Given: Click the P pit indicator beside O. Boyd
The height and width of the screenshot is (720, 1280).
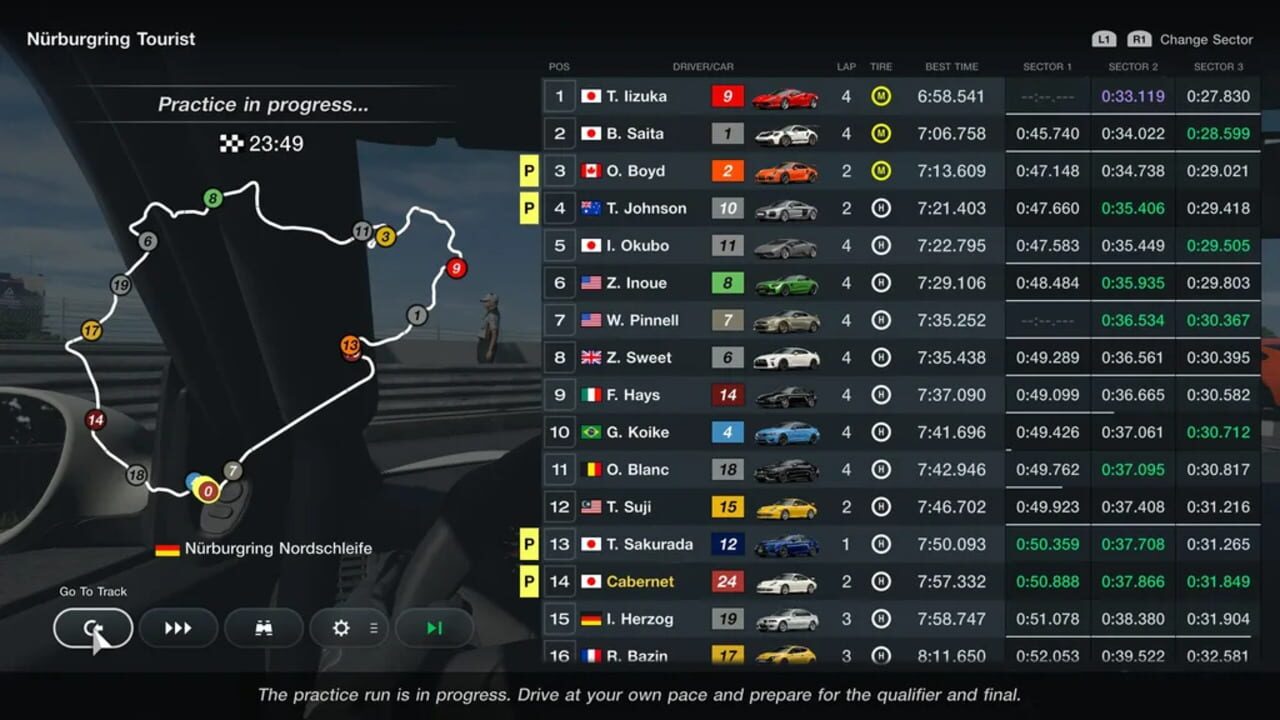Looking at the screenshot, I should pos(528,171).
